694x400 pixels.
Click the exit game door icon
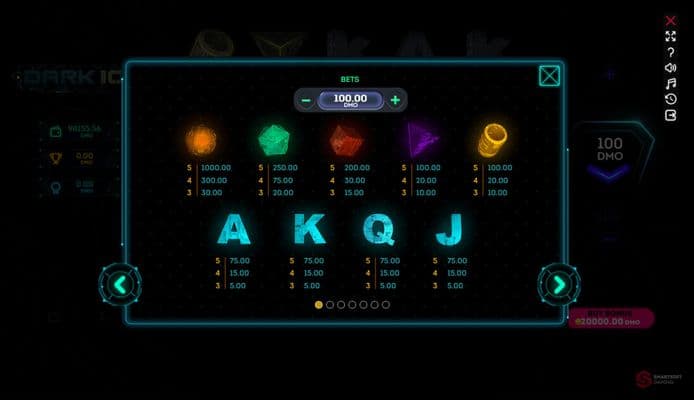tap(671, 115)
